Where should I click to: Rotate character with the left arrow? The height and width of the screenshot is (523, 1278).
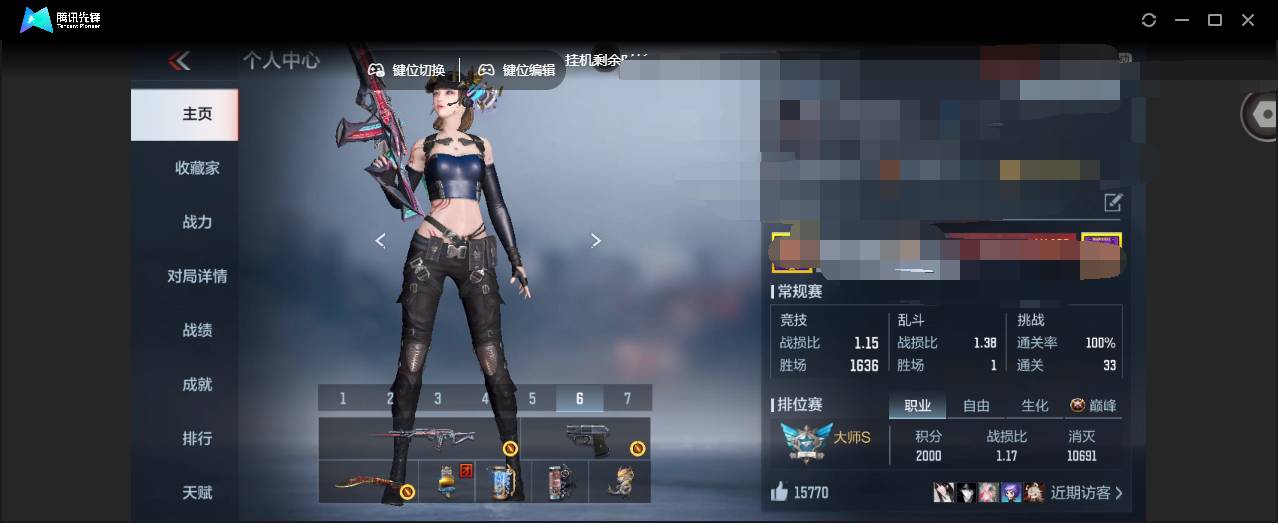tap(380, 240)
